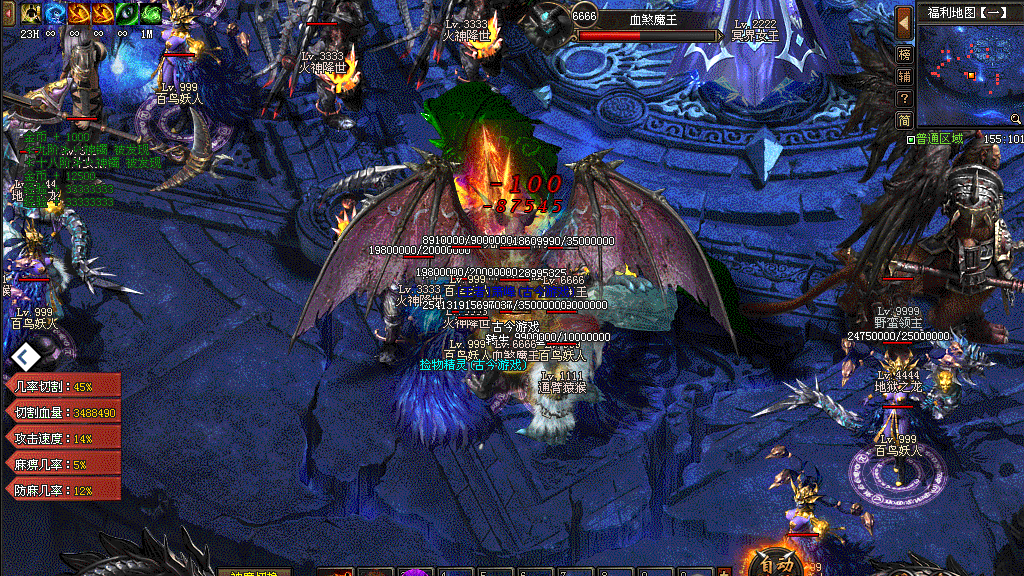1024x576 pixels.
Task: Click the white diamond toggle above the stats panel
Action: click(x=27, y=356)
